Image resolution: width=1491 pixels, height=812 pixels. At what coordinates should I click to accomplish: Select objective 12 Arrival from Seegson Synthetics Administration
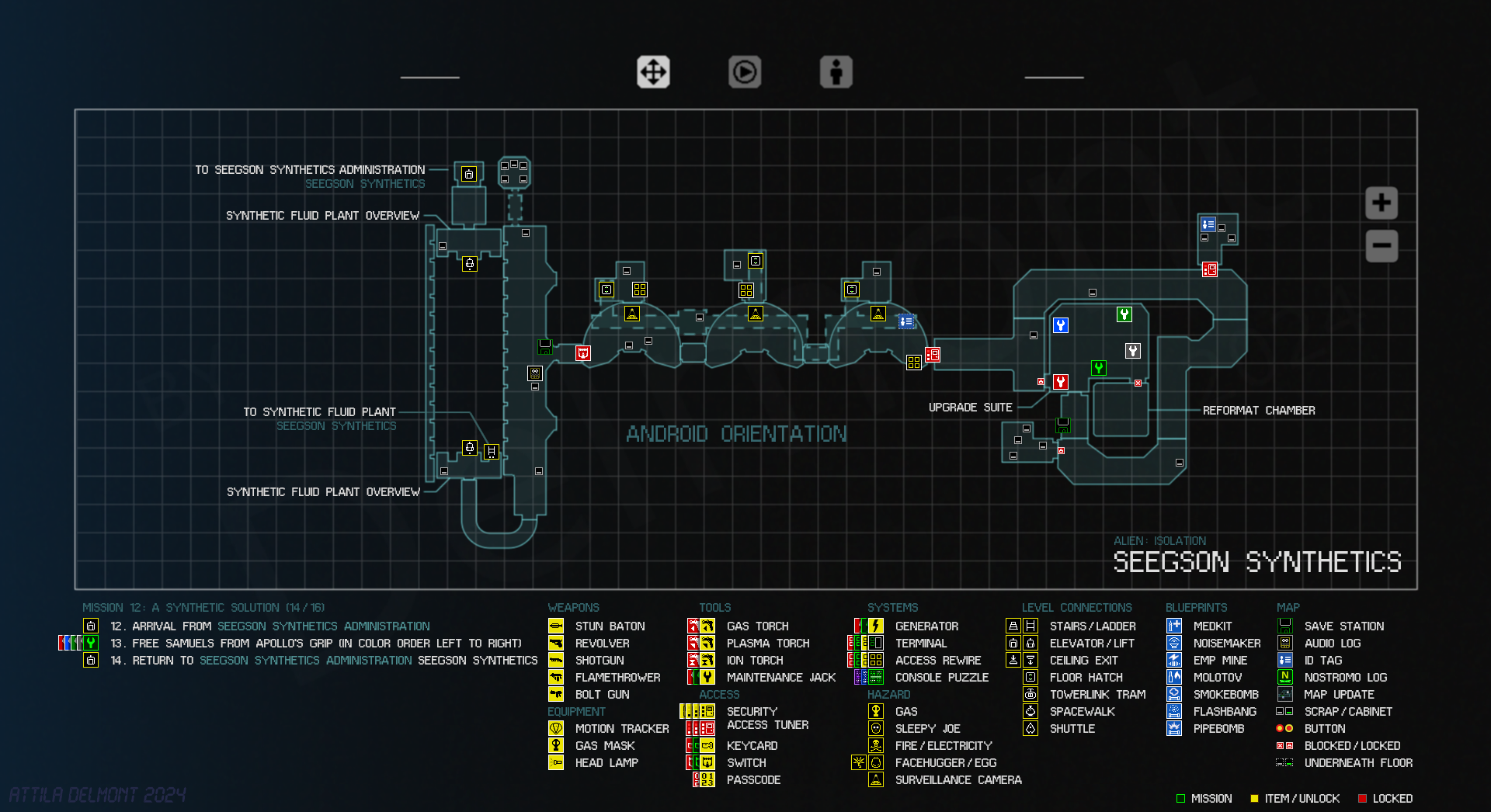click(x=269, y=626)
